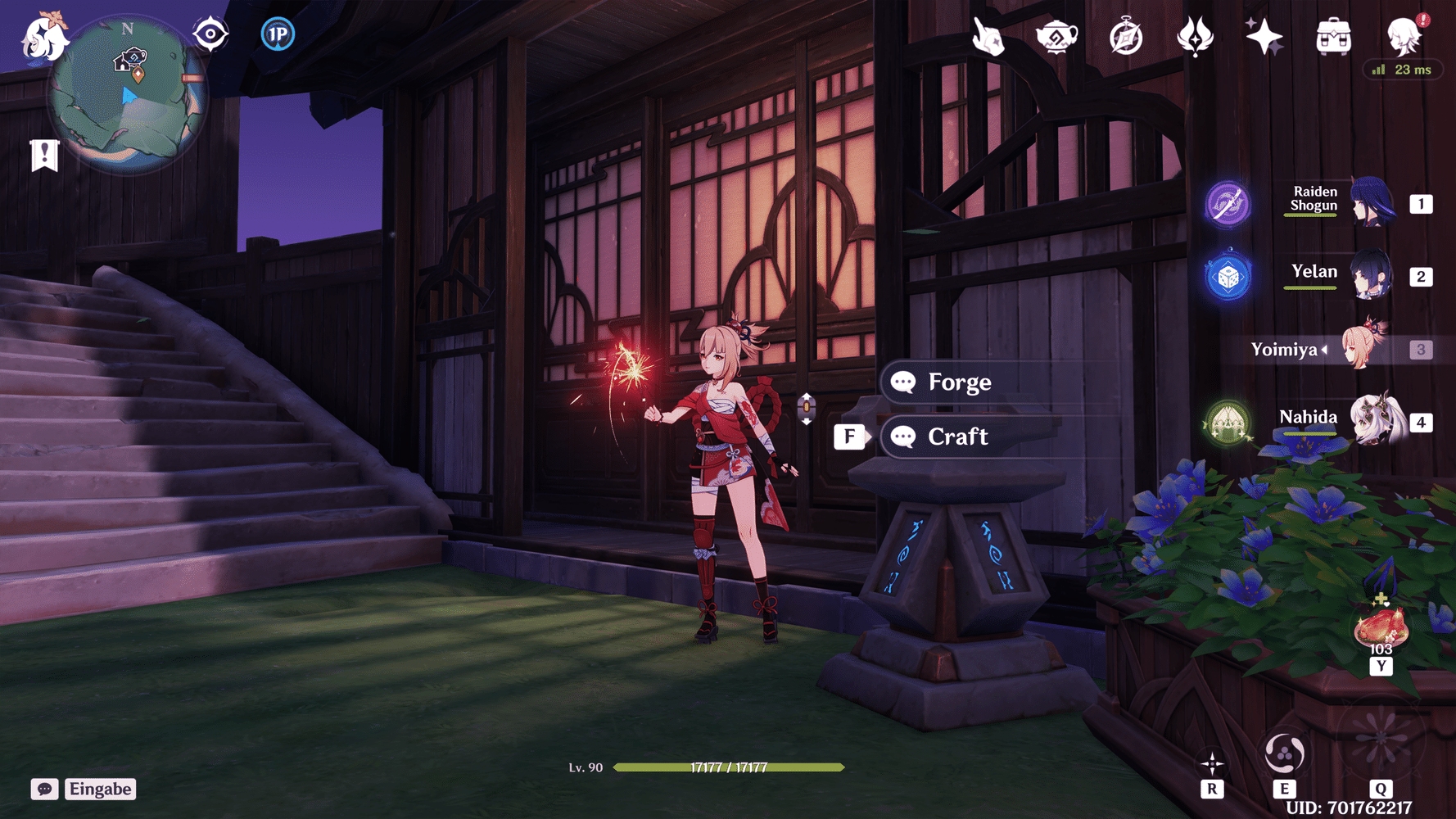Click Yelan's blue dice skill icon
This screenshot has height=819, width=1456.
click(1227, 276)
